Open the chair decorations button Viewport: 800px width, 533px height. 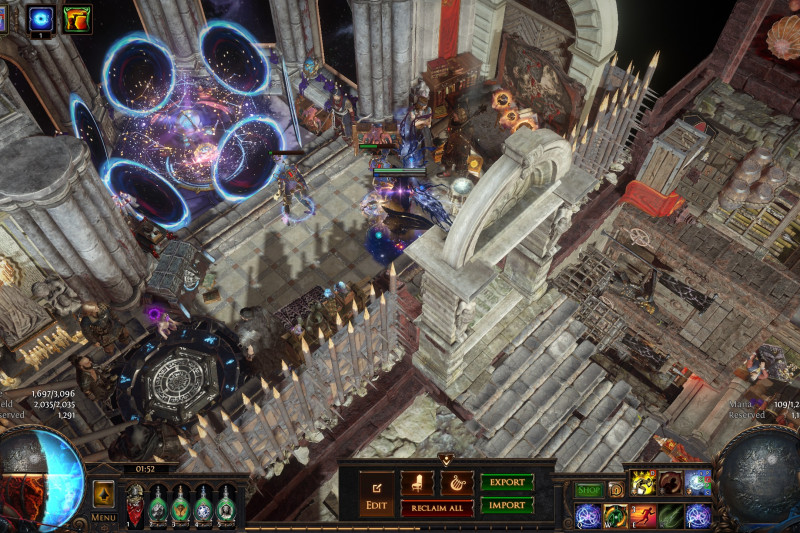pyautogui.click(x=417, y=483)
